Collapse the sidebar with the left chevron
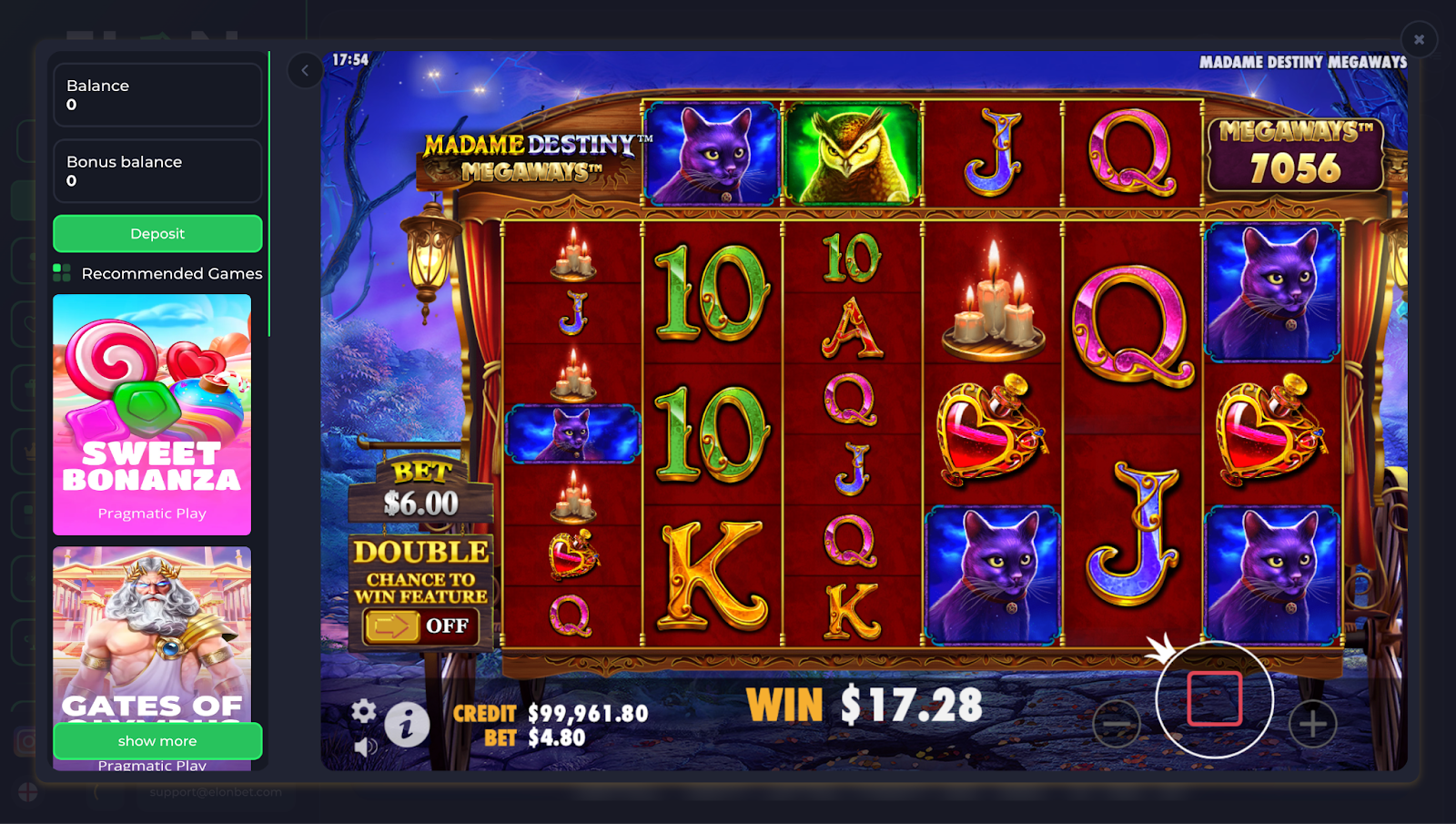The image size is (1456, 824). coord(305,70)
